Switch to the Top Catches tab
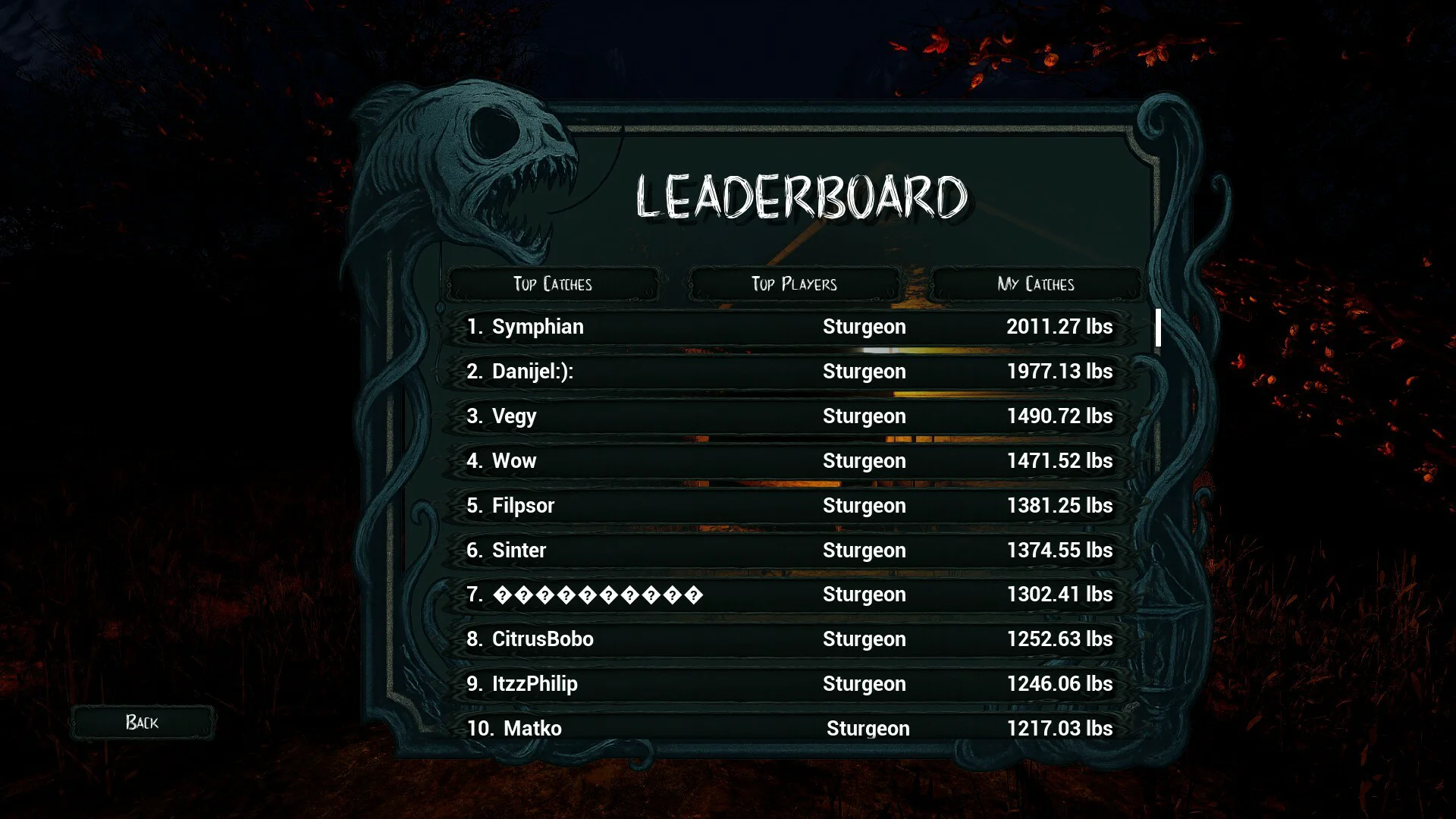The height and width of the screenshot is (819, 1456). [x=552, y=284]
